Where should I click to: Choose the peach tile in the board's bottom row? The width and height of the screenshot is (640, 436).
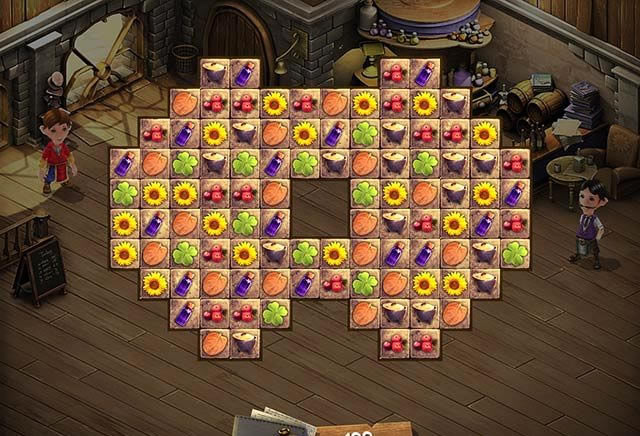214,343
